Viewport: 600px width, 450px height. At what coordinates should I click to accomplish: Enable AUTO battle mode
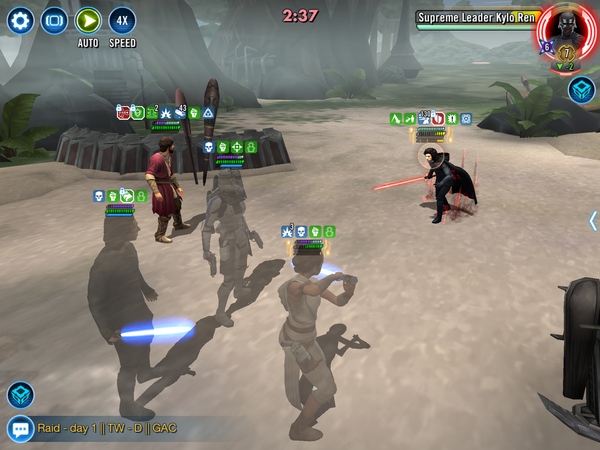pyautogui.click(x=88, y=21)
